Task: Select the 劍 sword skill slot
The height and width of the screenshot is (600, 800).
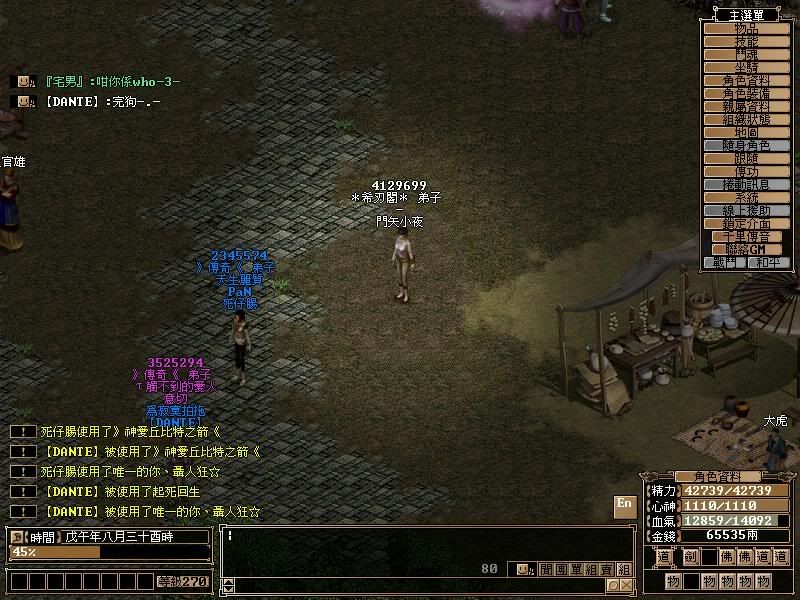Action: (x=688, y=557)
